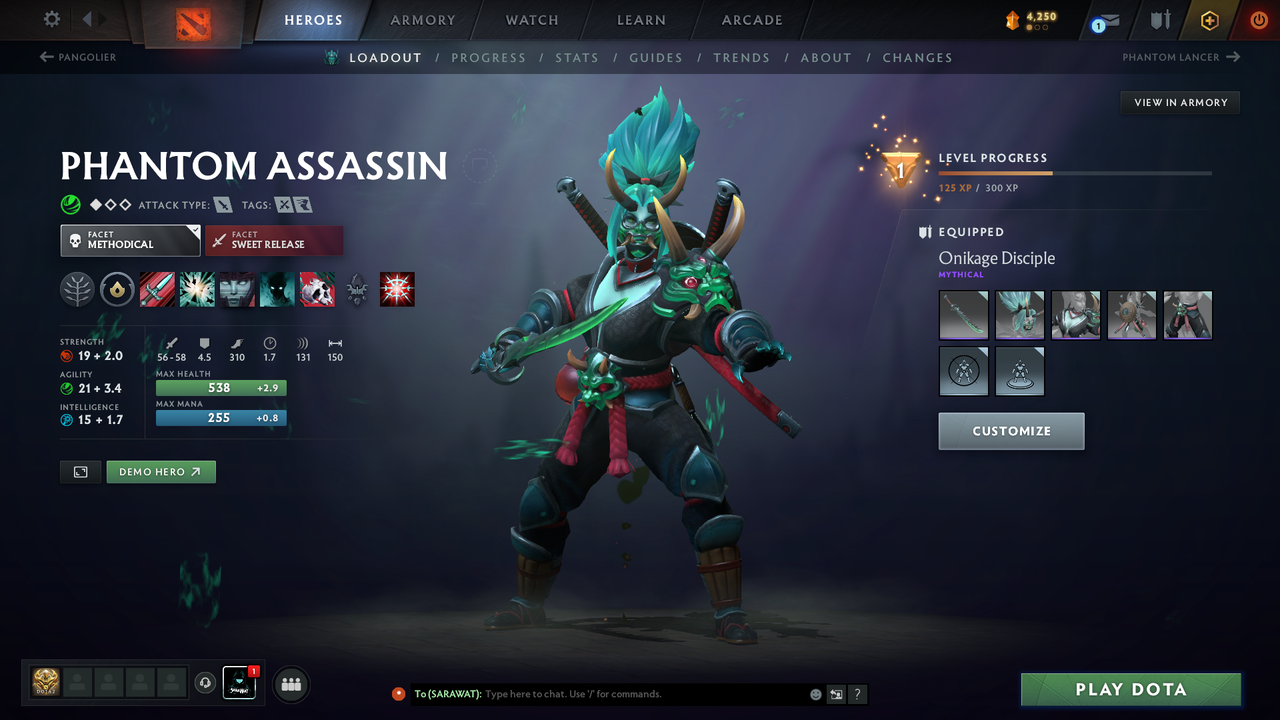Viewport: 1280px width, 720px height.
Task: Click the DEMO HERO button
Action: pos(161,471)
